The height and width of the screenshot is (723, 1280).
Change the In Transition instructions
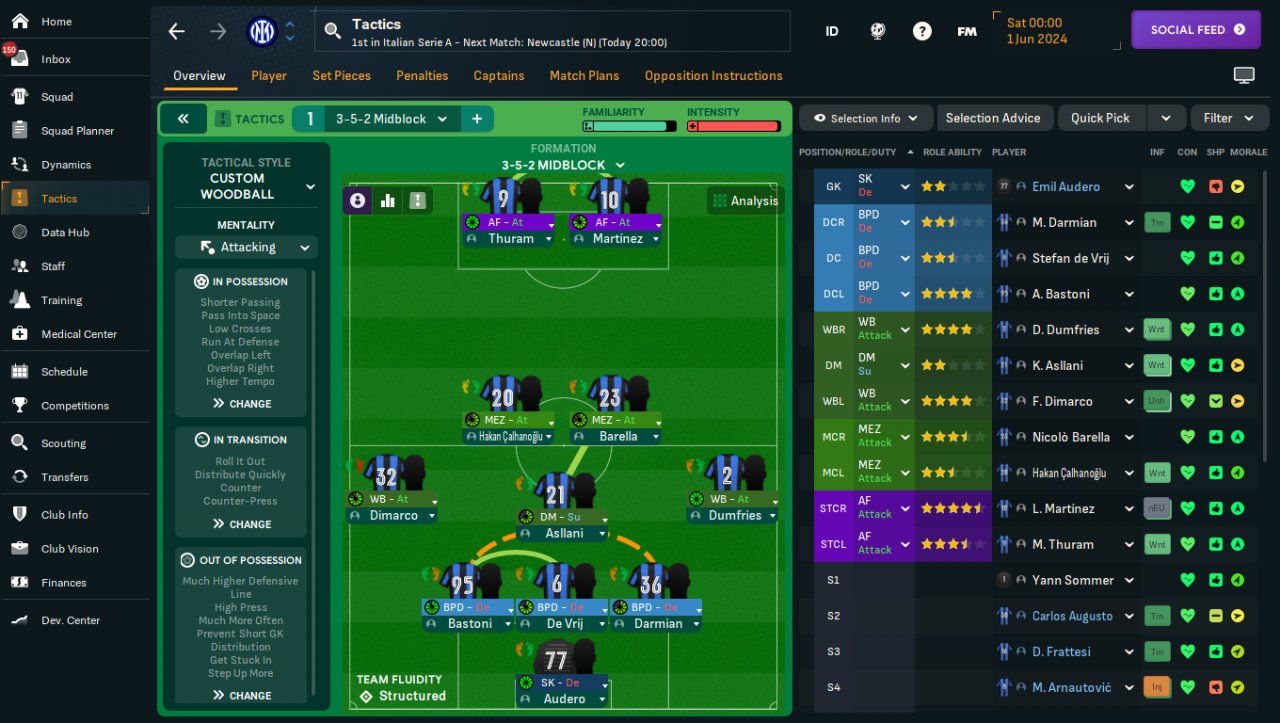(241, 524)
